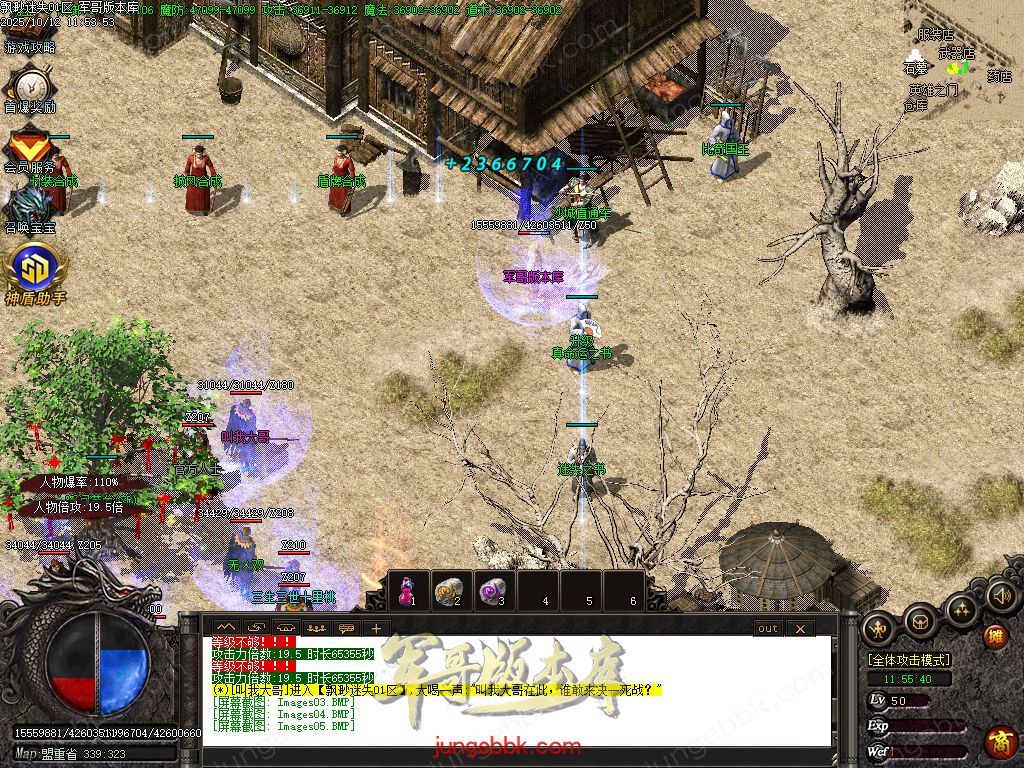Screen dimensions: 1024x768
Task: Use the red potion in slot 1
Action: pyautogui.click(x=407, y=590)
